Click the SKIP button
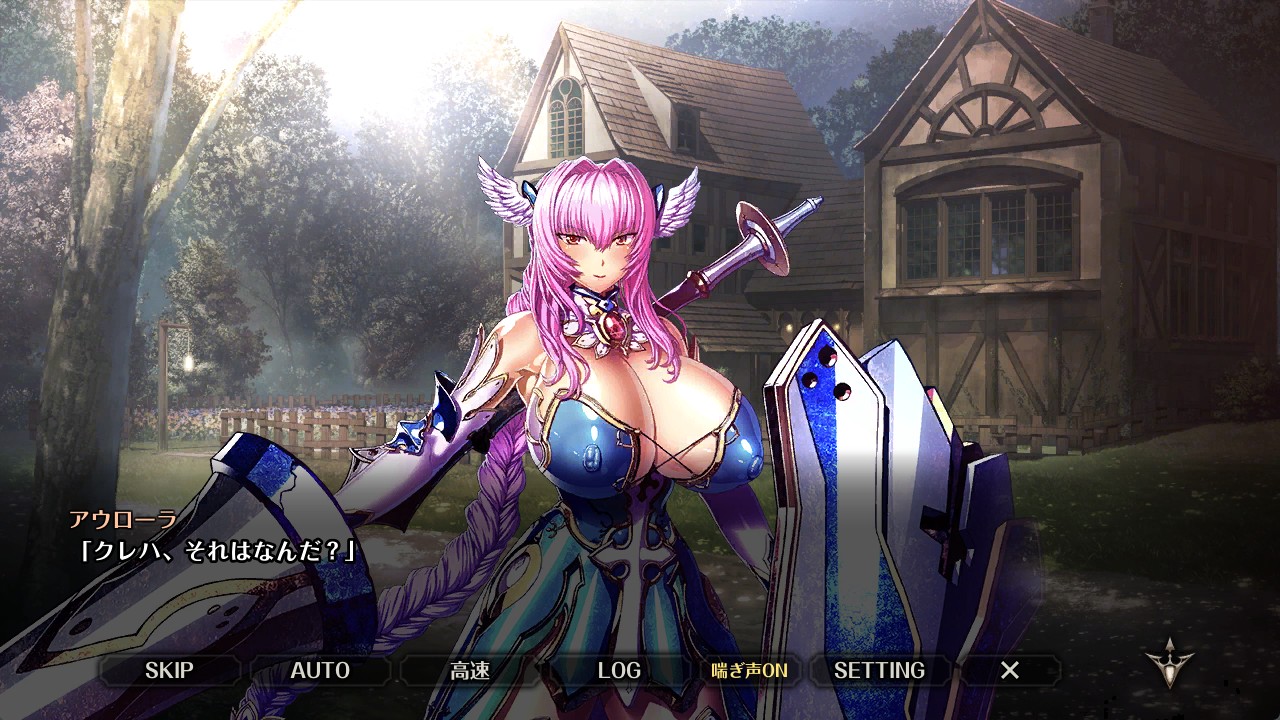Viewport: 1280px width, 720px height. tap(169, 670)
